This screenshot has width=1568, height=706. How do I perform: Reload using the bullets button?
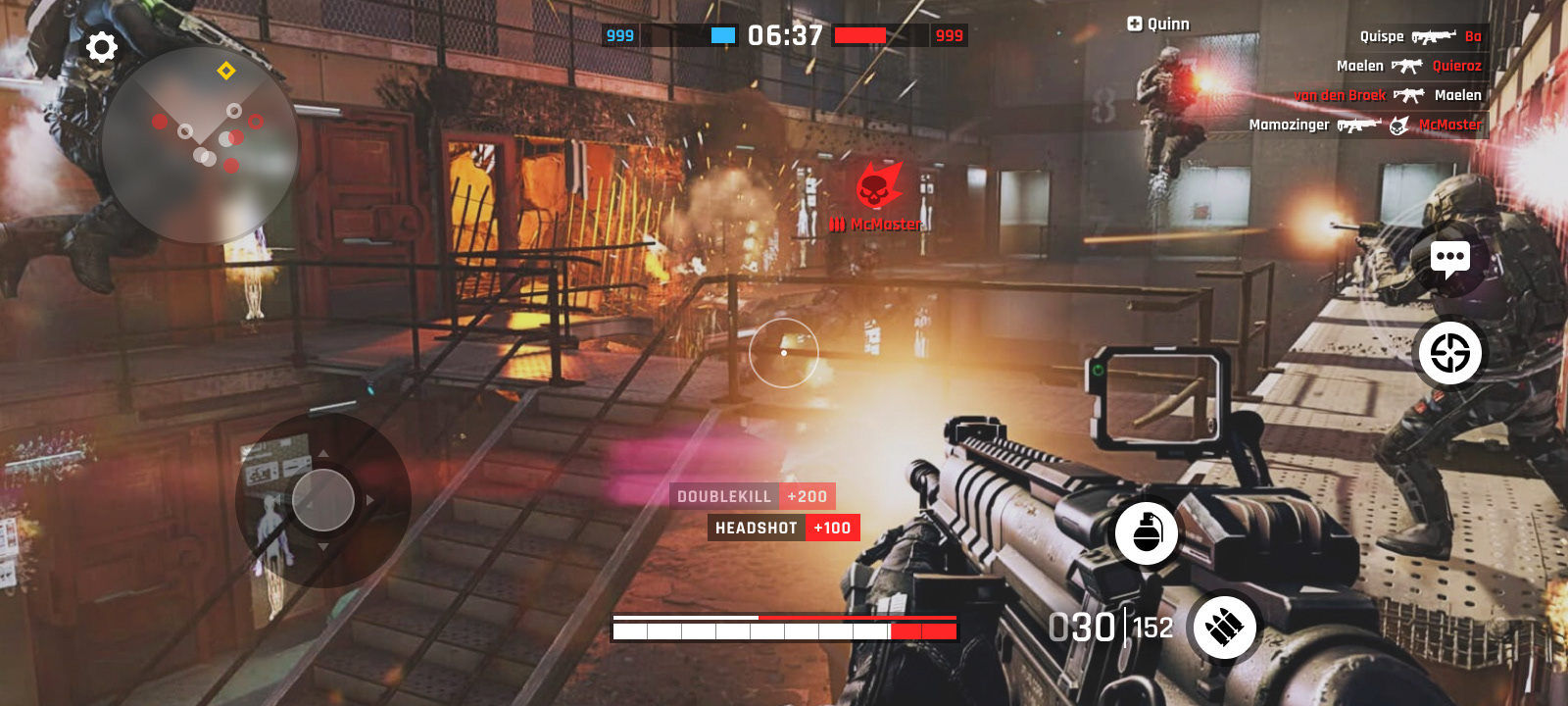(1224, 628)
